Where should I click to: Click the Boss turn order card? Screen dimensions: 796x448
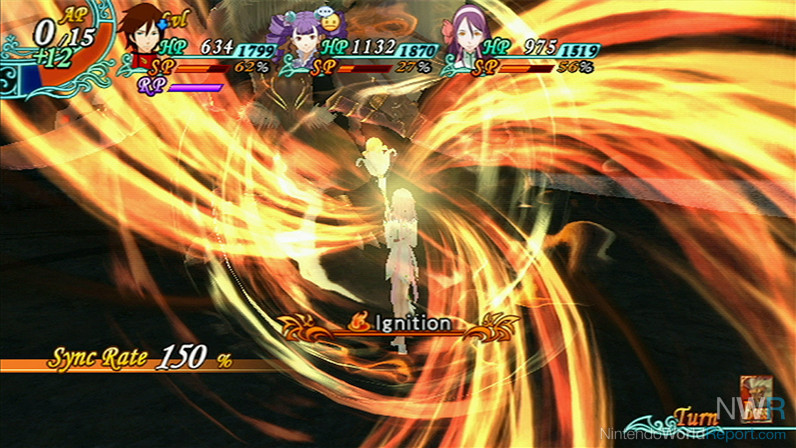pyautogui.click(x=752, y=393)
